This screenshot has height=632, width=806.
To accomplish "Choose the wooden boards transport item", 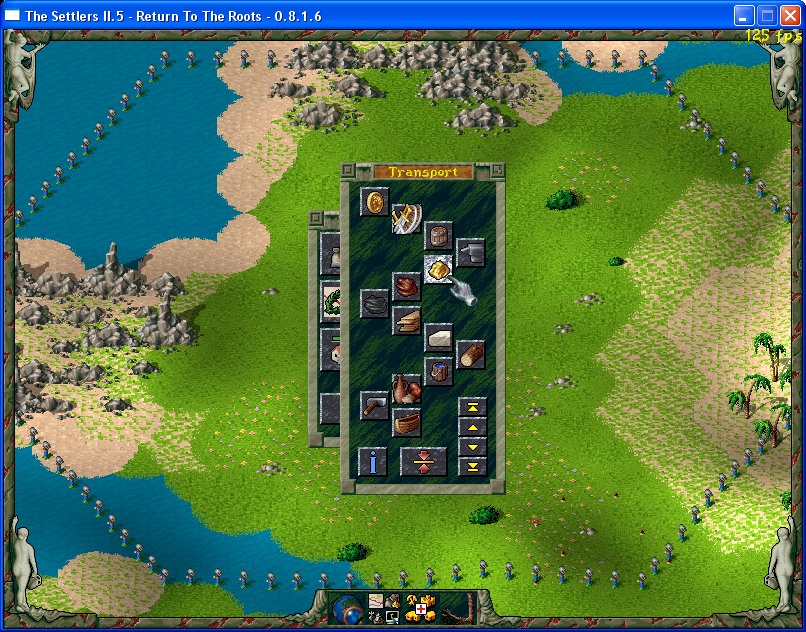I will pyautogui.click(x=406, y=320).
